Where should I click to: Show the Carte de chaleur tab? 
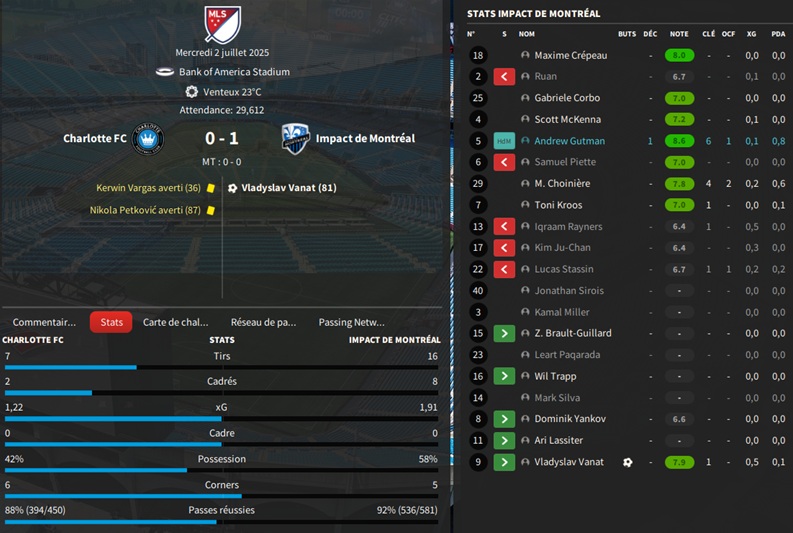tap(176, 322)
